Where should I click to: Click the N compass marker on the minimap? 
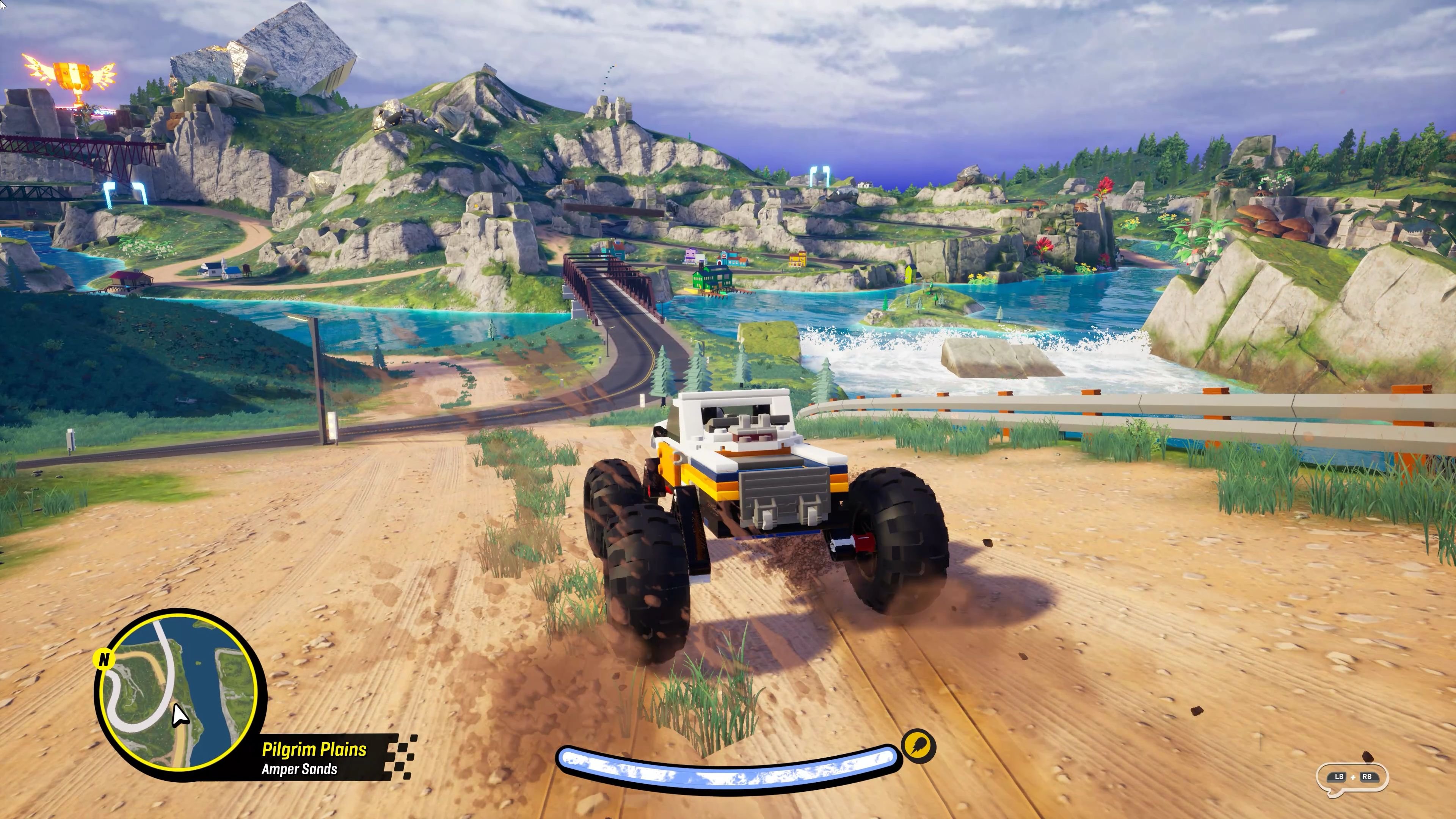pos(105,660)
